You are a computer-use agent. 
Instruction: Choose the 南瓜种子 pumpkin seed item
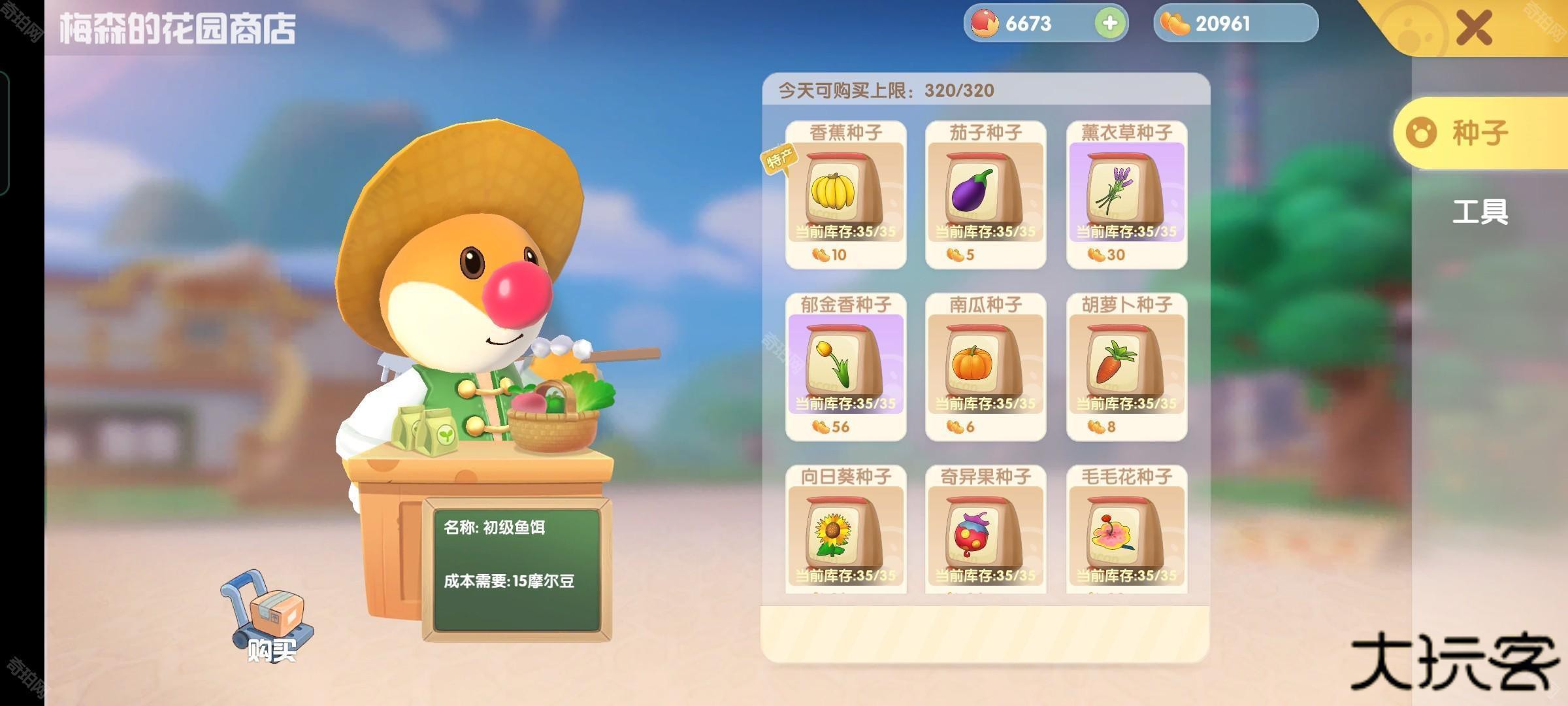pos(985,366)
